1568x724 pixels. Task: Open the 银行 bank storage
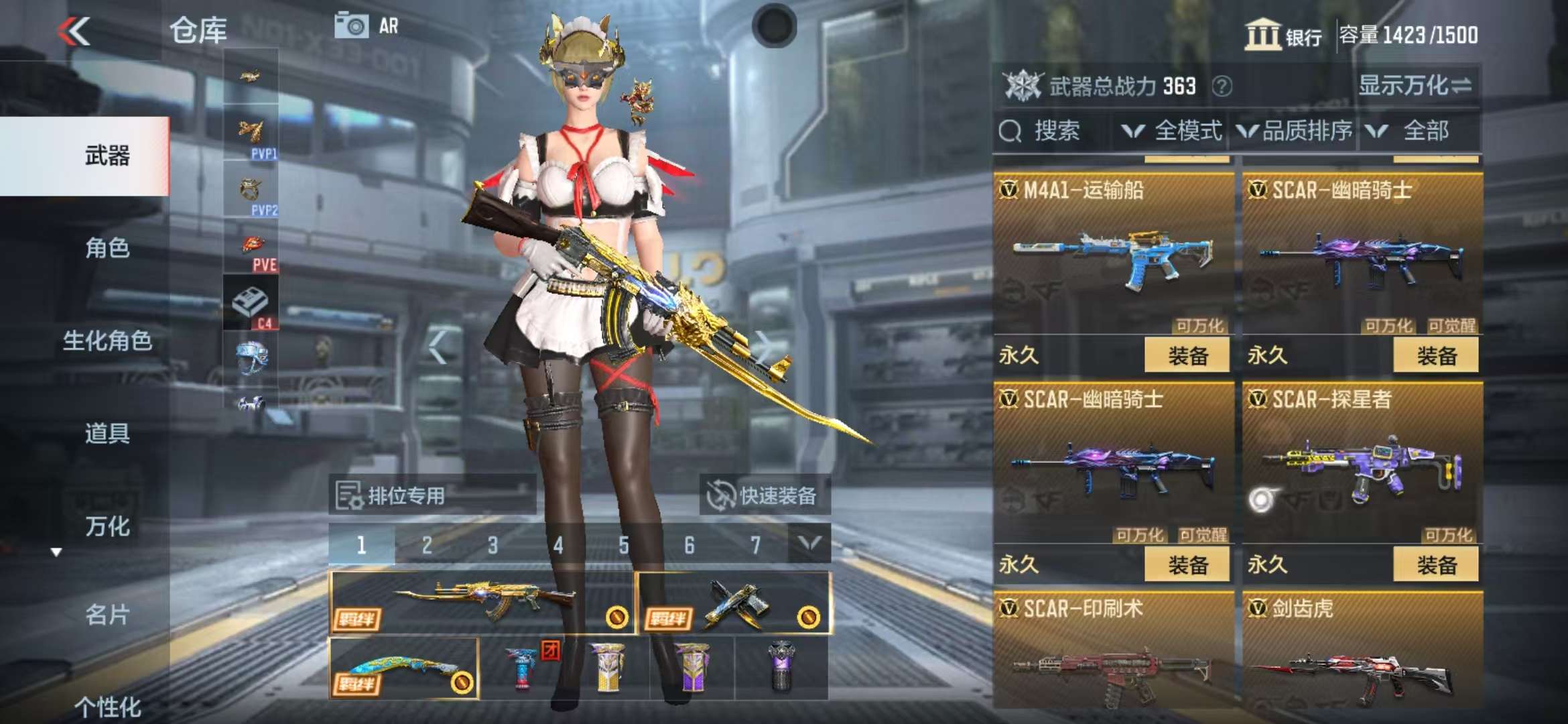tap(1283, 35)
